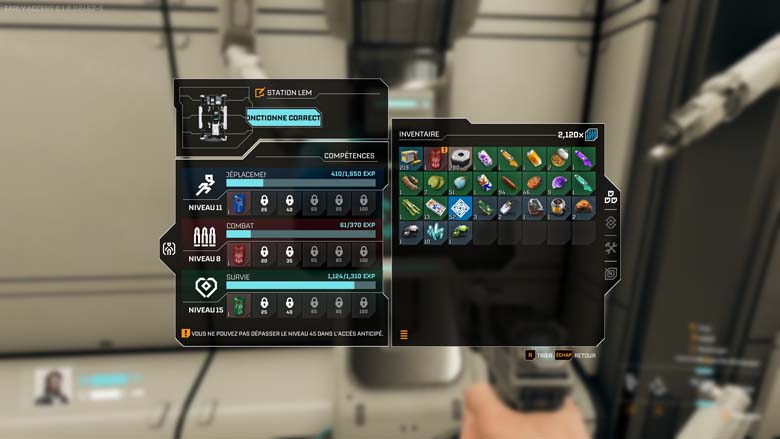
Task: Switch to the diamond layers tab
Action: click(x=610, y=223)
